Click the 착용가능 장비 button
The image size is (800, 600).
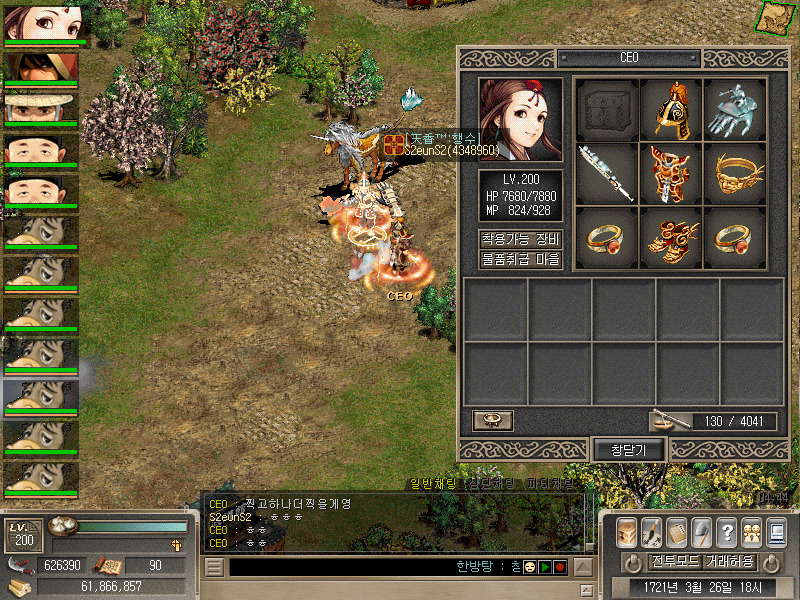coord(521,239)
